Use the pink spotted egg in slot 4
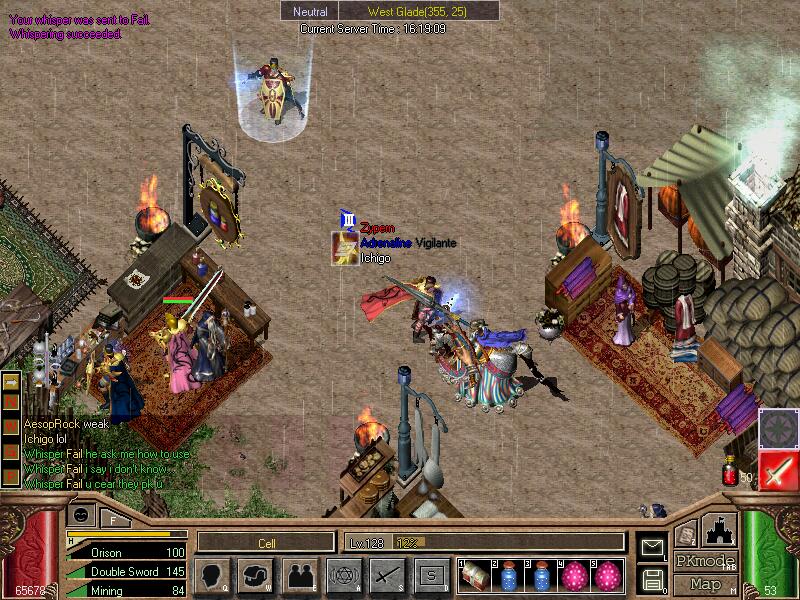800x600 pixels. click(x=575, y=575)
